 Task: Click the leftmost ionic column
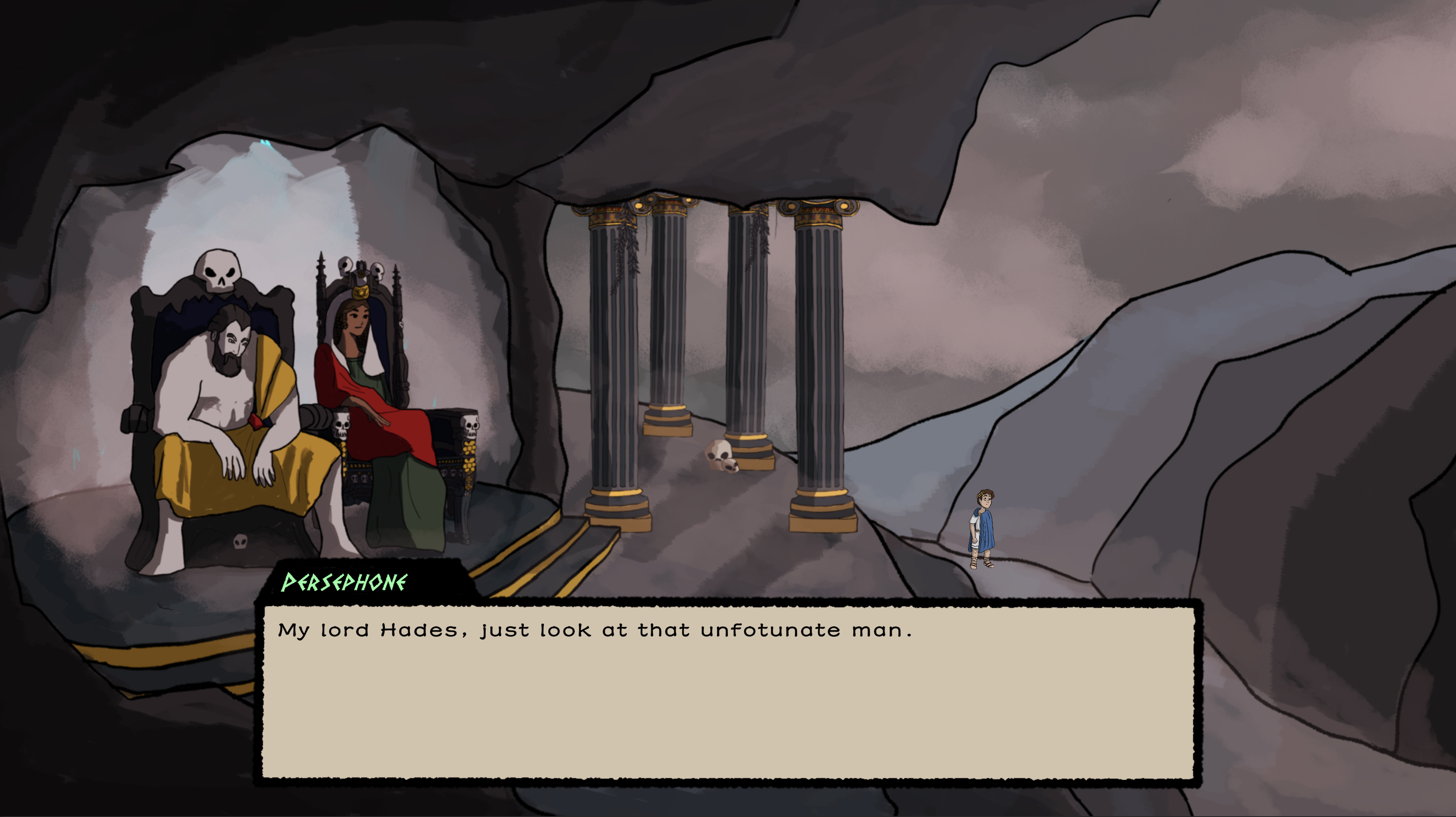(x=611, y=350)
